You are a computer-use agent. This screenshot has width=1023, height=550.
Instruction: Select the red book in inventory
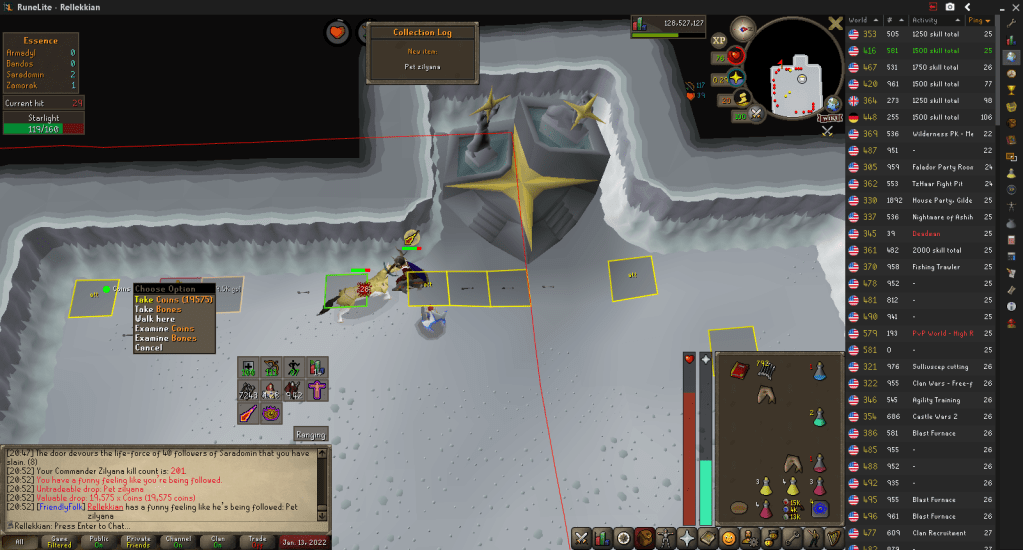(740, 371)
